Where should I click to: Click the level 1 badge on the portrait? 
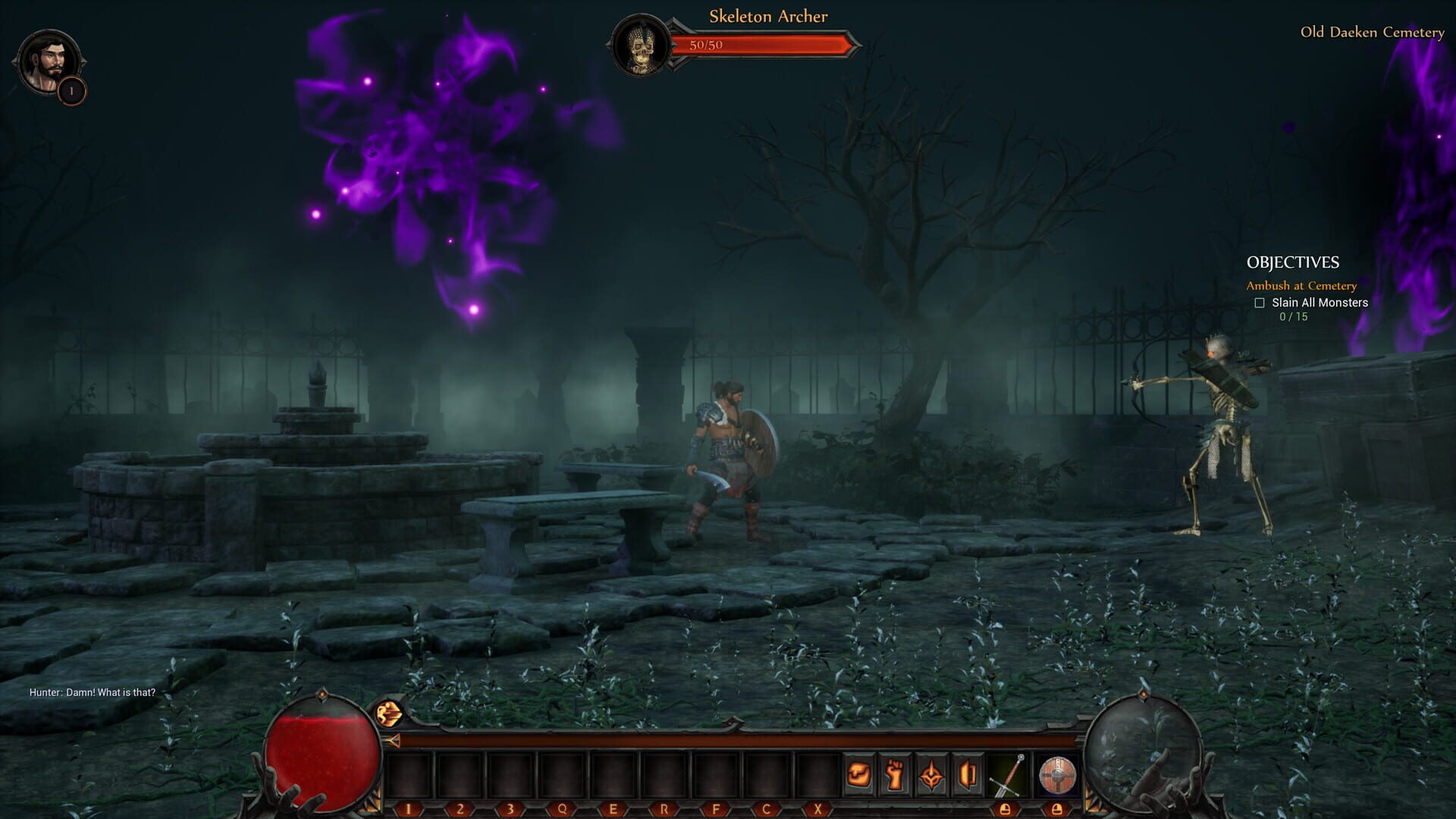click(71, 89)
